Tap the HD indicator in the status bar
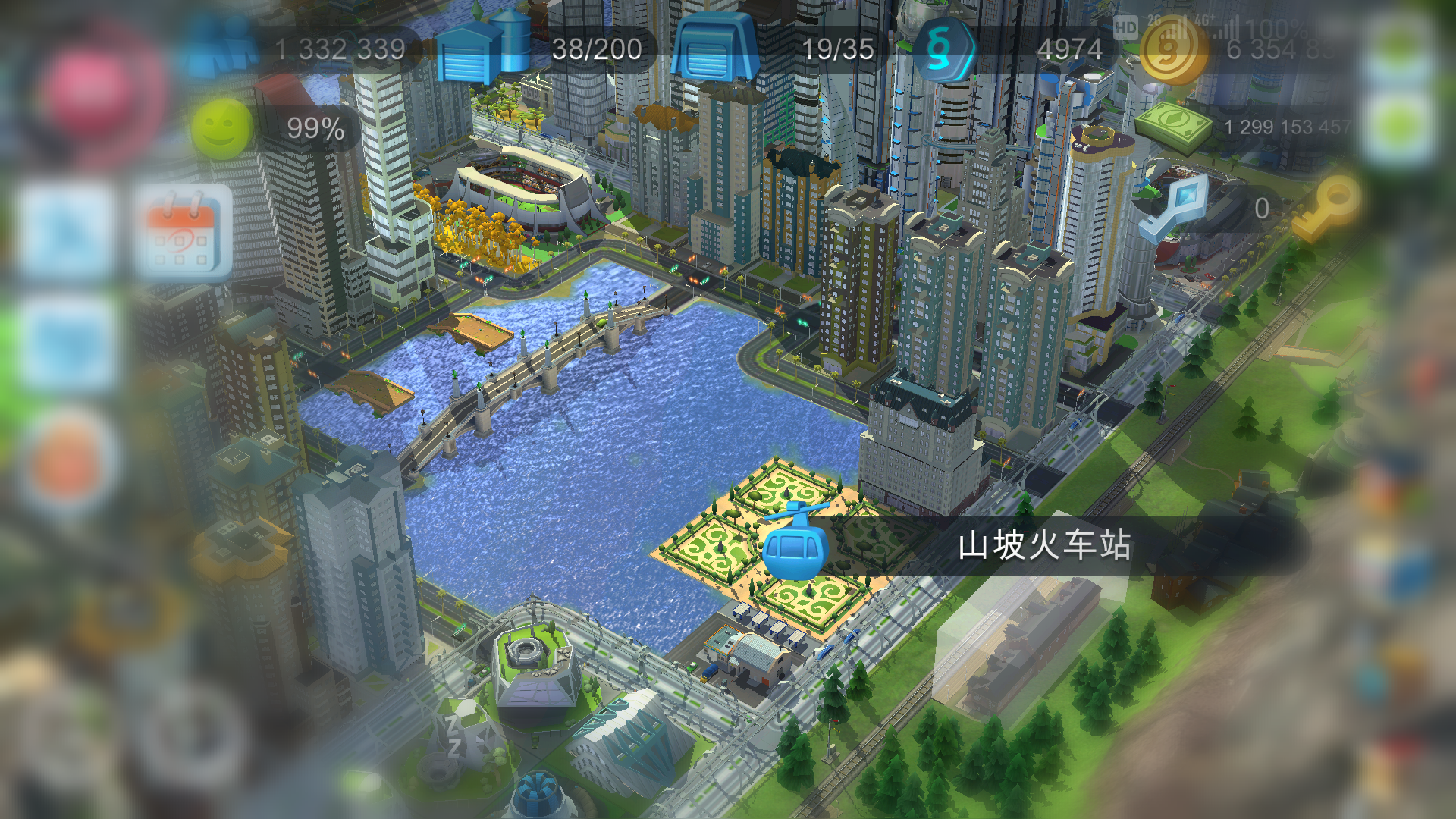This screenshot has height=819, width=1456. coord(1125,30)
